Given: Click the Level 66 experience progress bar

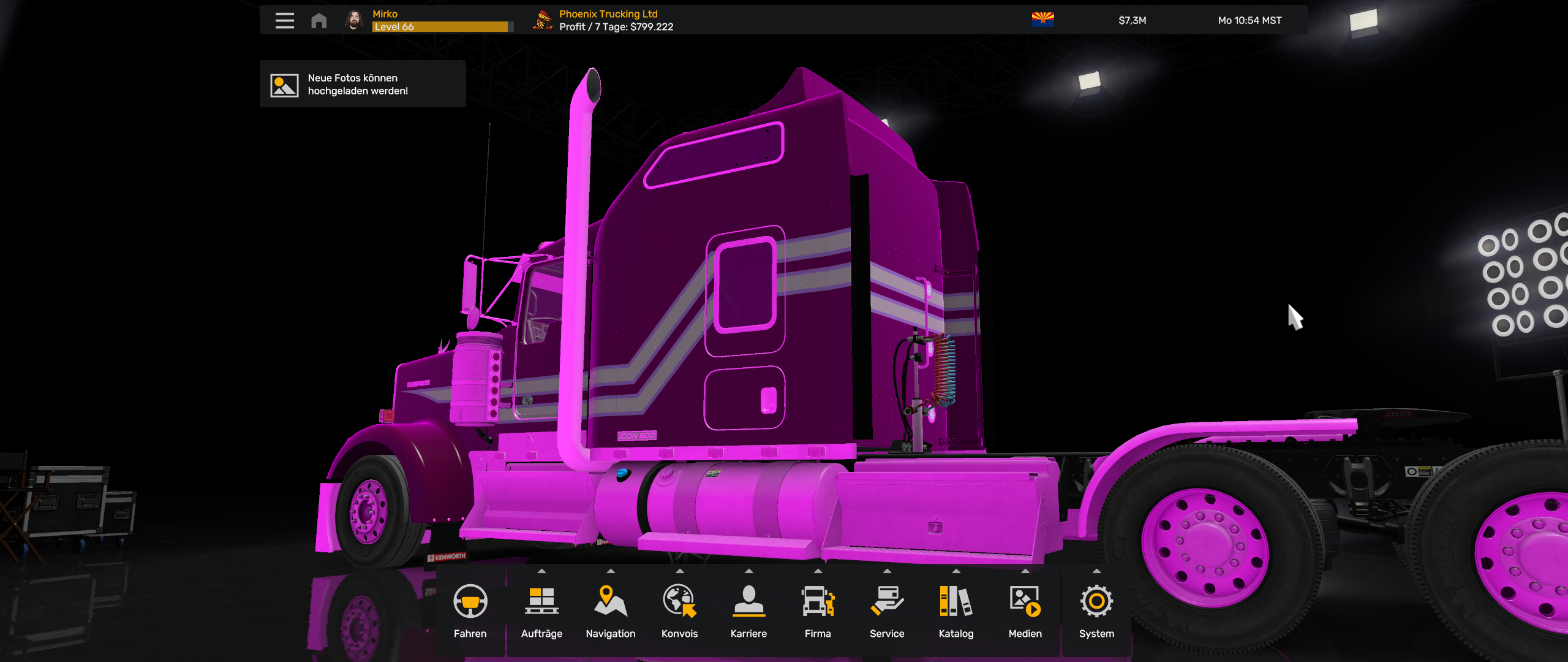Looking at the screenshot, I should [x=442, y=26].
